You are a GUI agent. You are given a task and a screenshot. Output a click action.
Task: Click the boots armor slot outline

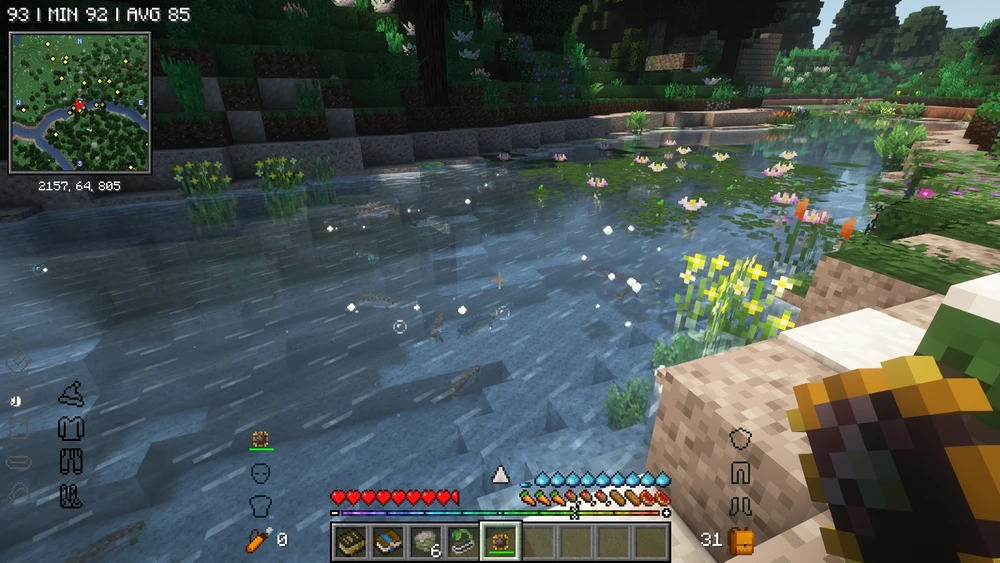tap(70, 494)
